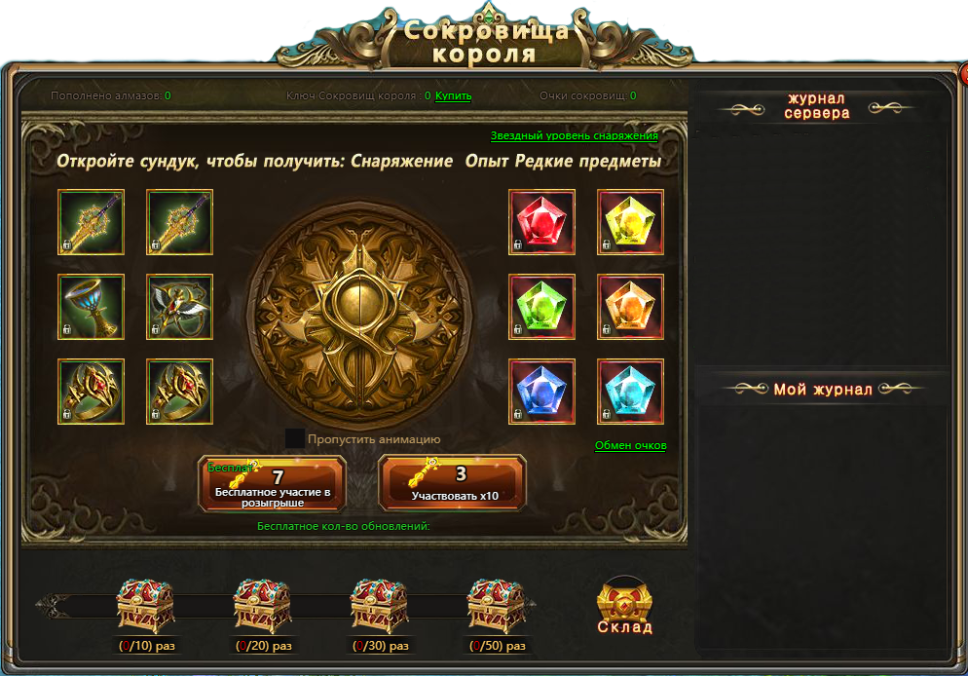
Task: Select the blue gem reward
Action: point(542,392)
